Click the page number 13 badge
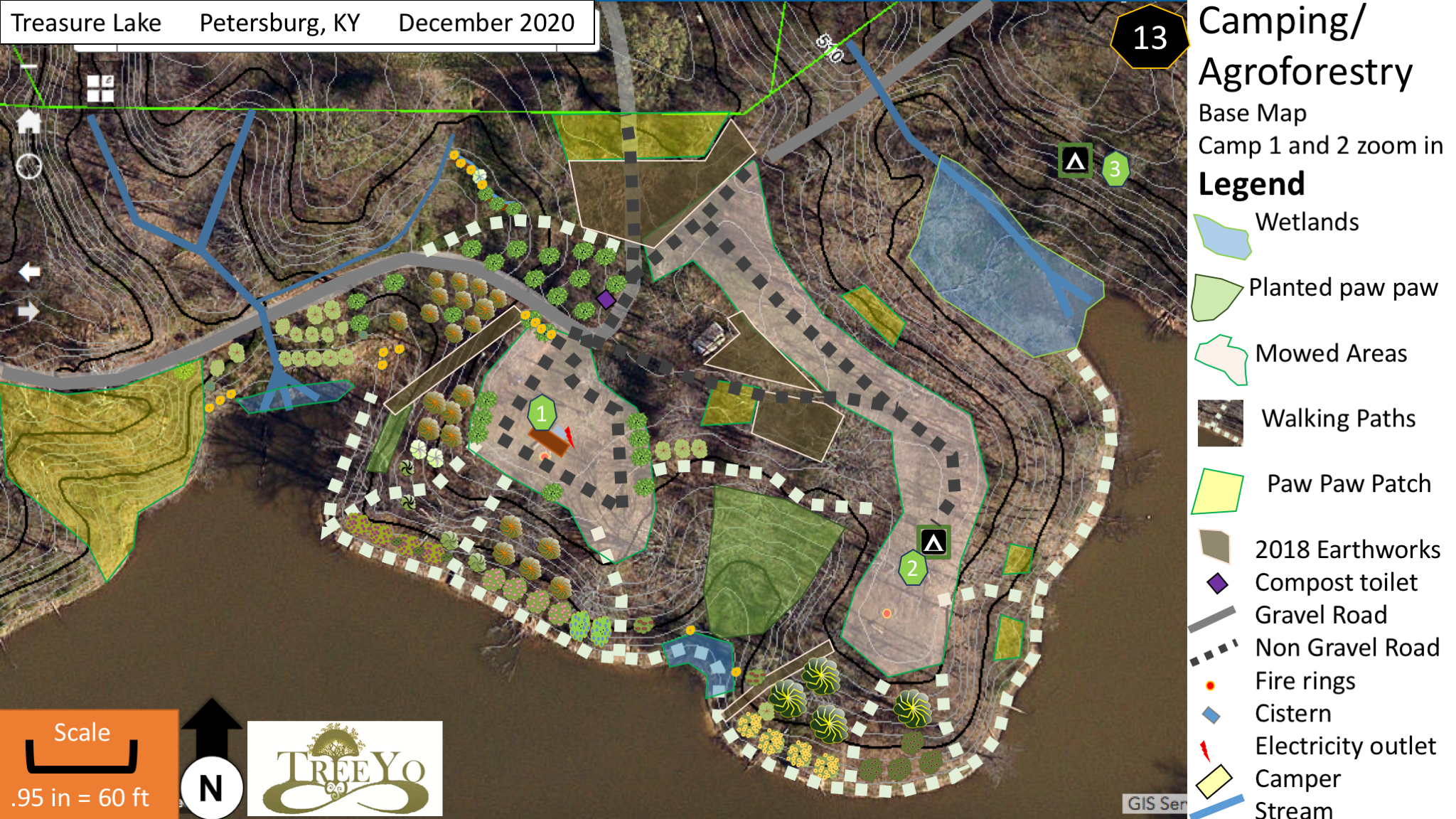The image size is (1456, 819). click(1149, 38)
